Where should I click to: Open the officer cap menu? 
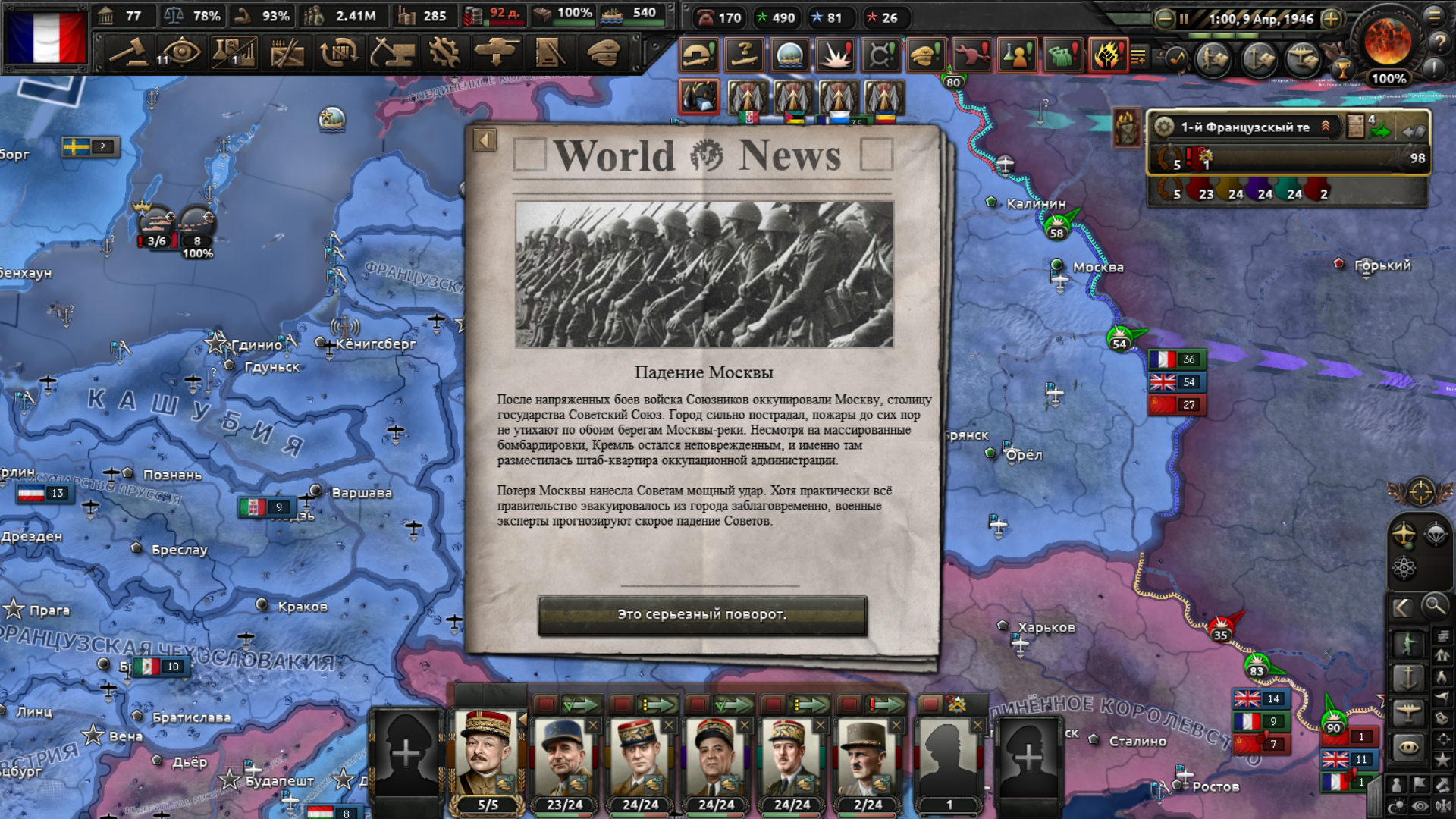pyautogui.click(x=603, y=53)
